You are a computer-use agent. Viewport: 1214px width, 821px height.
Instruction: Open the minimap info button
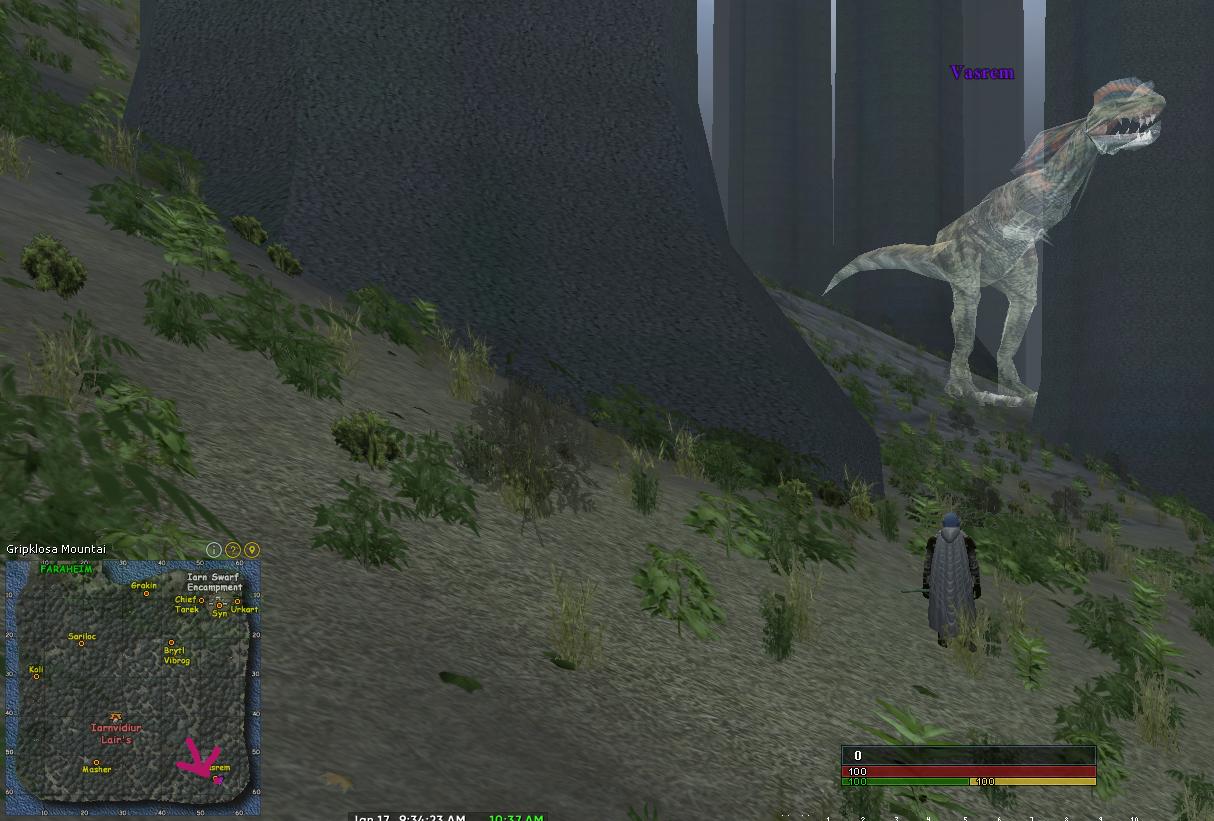(x=213, y=549)
